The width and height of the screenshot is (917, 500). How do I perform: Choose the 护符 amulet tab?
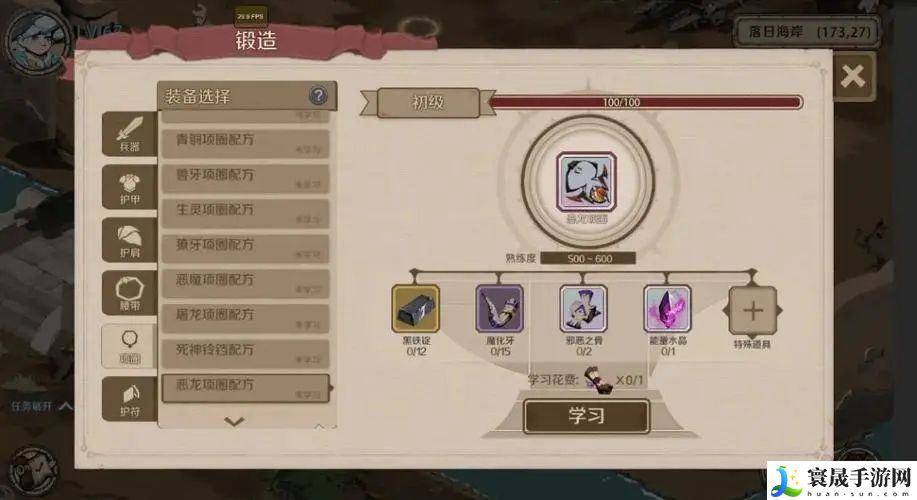click(x=130, y=398)
